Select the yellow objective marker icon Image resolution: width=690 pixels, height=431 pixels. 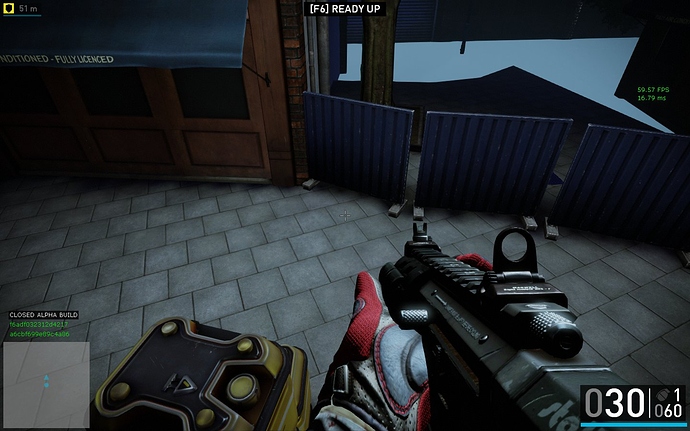tap(9, 8)
